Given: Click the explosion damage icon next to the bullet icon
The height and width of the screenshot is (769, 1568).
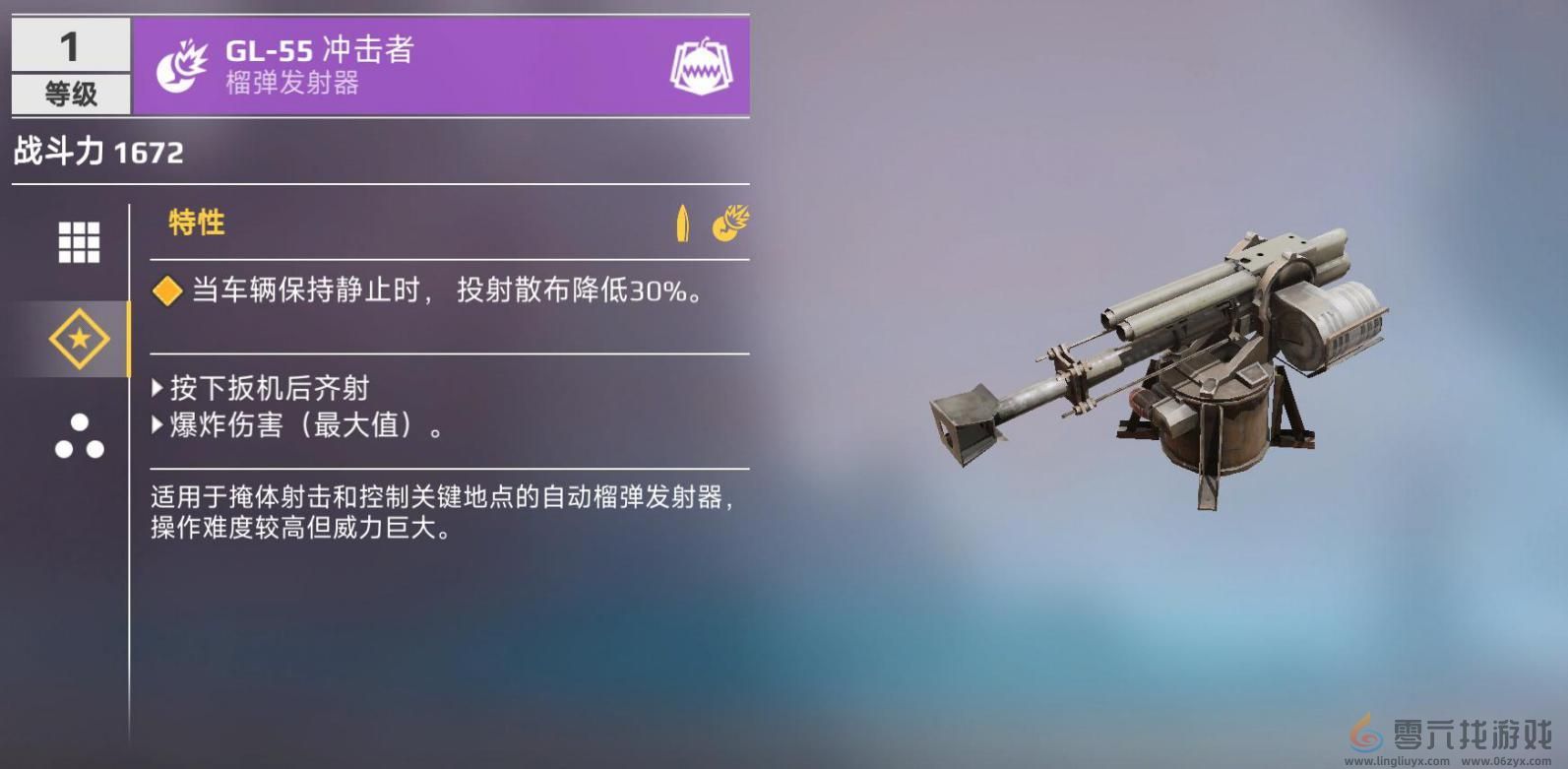Looking at the screenshot, I should click(729, 224).
